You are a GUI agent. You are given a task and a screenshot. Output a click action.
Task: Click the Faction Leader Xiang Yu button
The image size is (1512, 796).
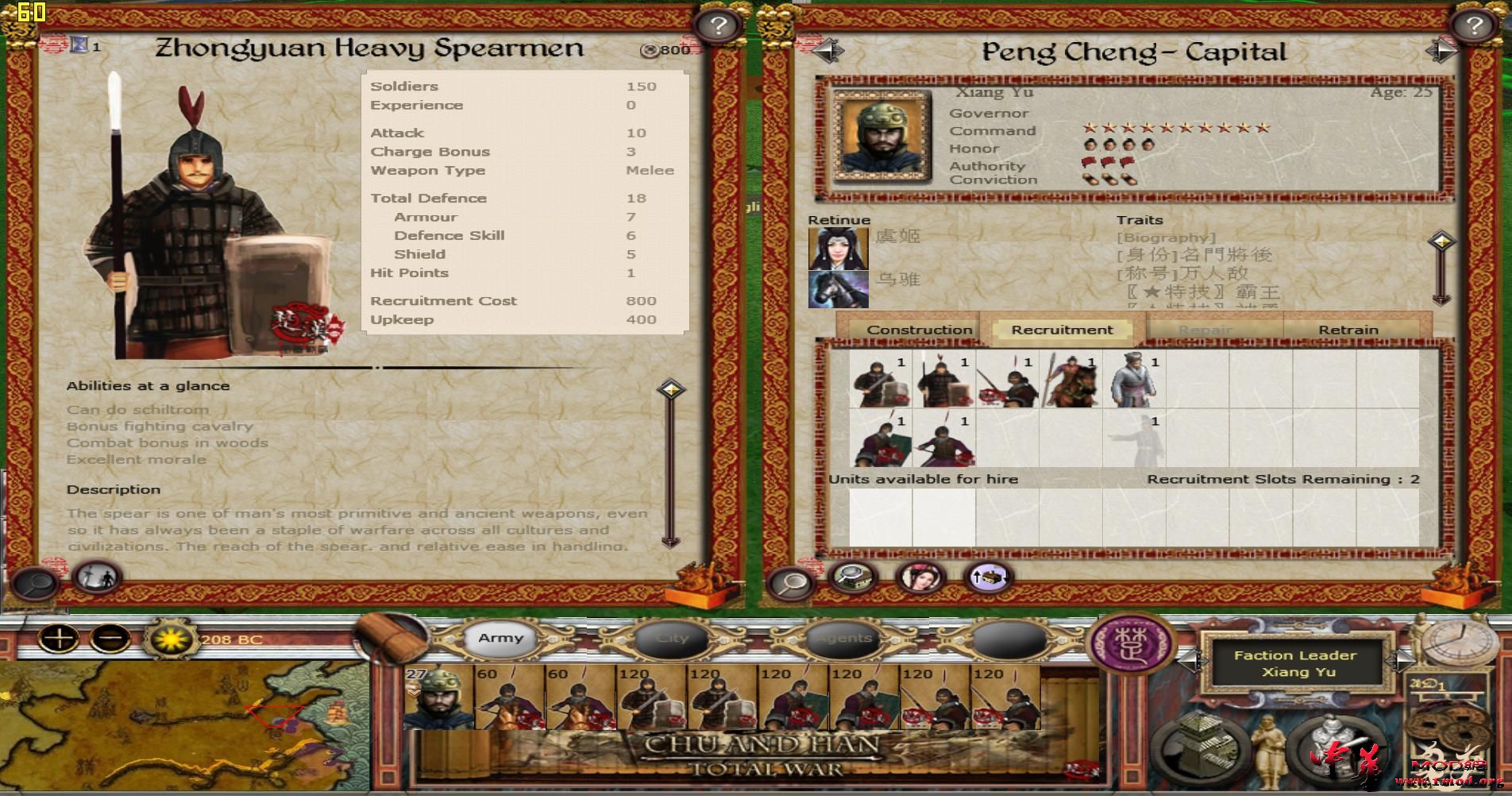[1296, 663]
